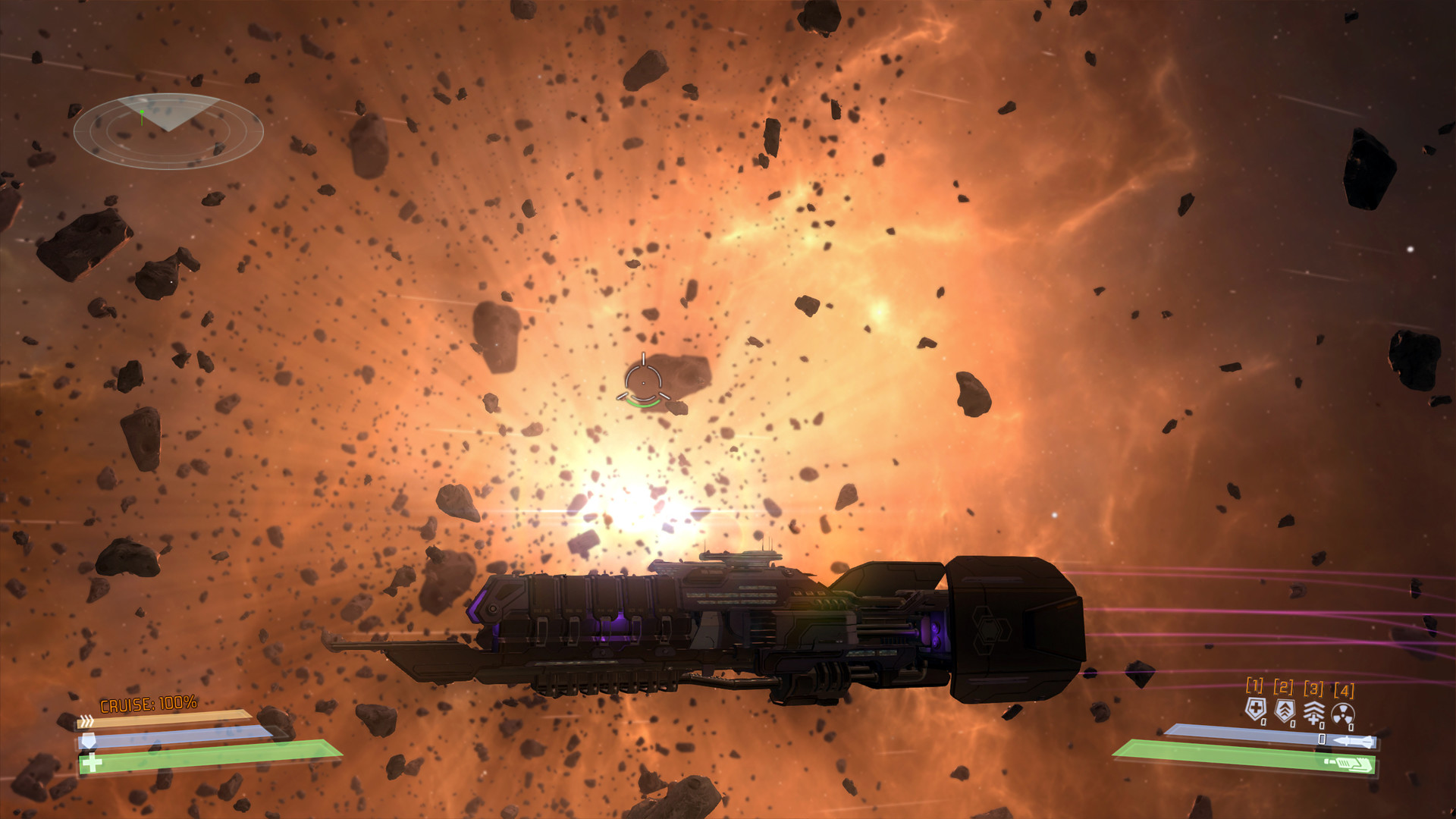Click hotkey label [4] above the radiation icon
The height and width of the screenshot is (819, 1456).
click(1344, 689)
